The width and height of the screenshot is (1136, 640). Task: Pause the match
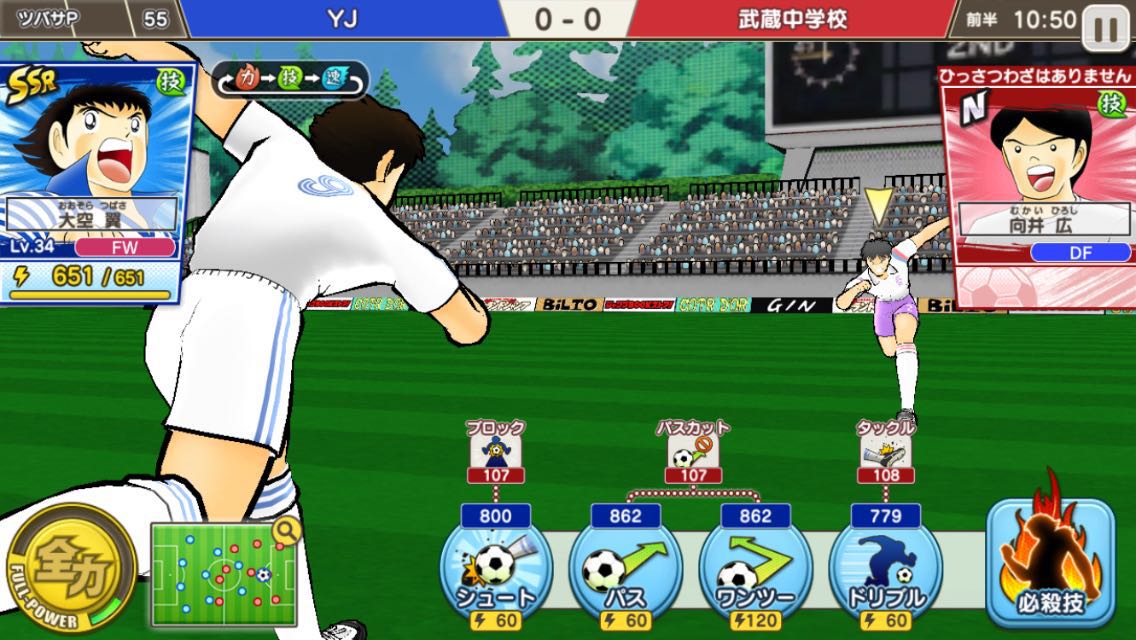(1106, 28)
